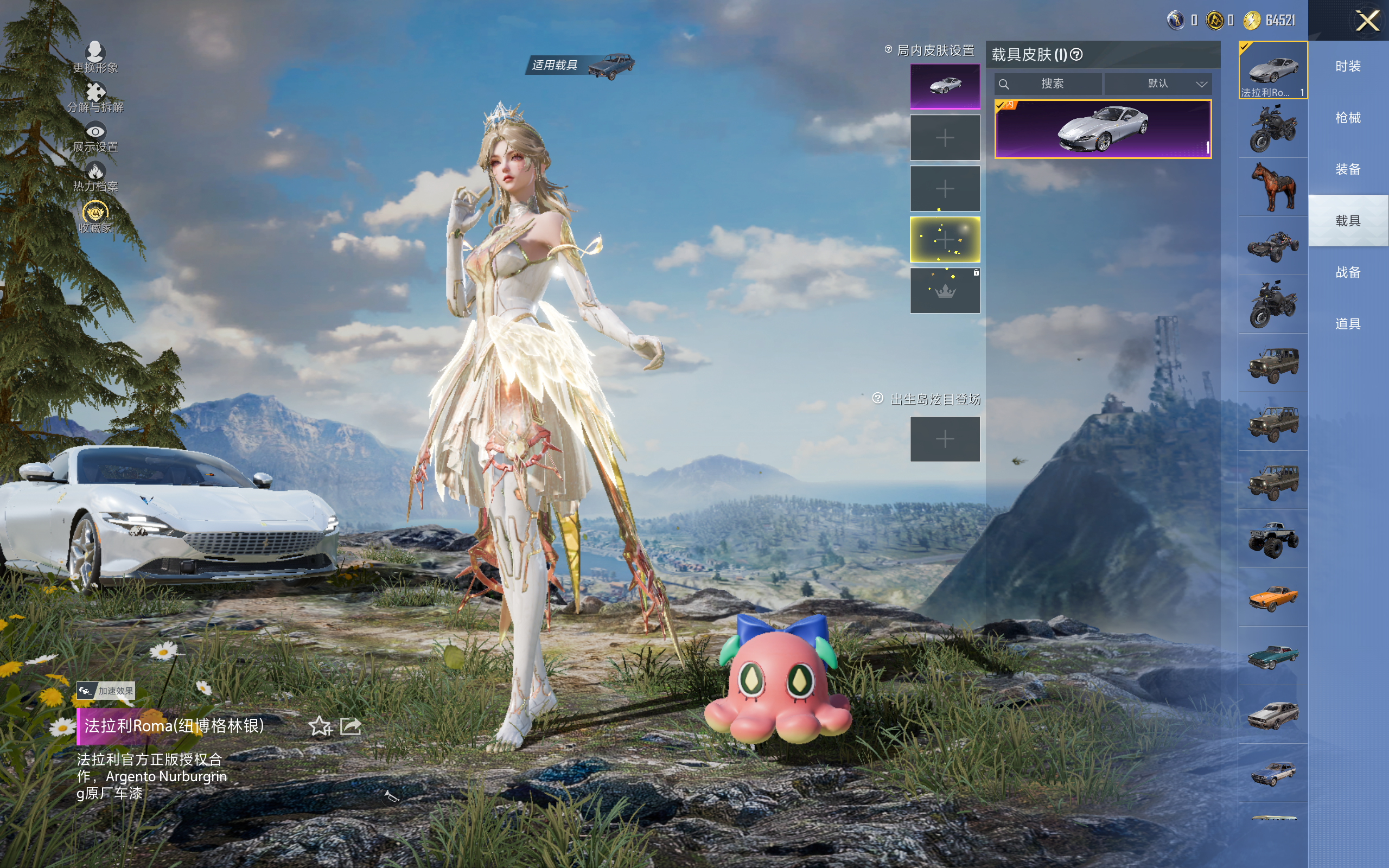Open the 道具 items tab

[1348, 324]
